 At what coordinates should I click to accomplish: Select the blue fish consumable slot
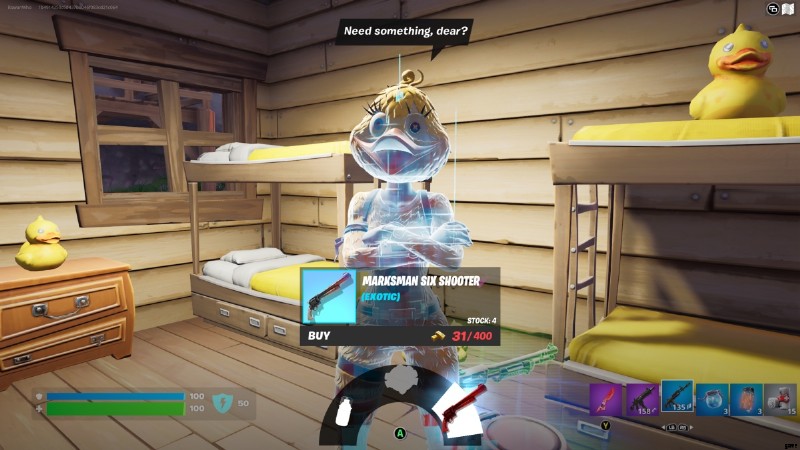(711, 400)
